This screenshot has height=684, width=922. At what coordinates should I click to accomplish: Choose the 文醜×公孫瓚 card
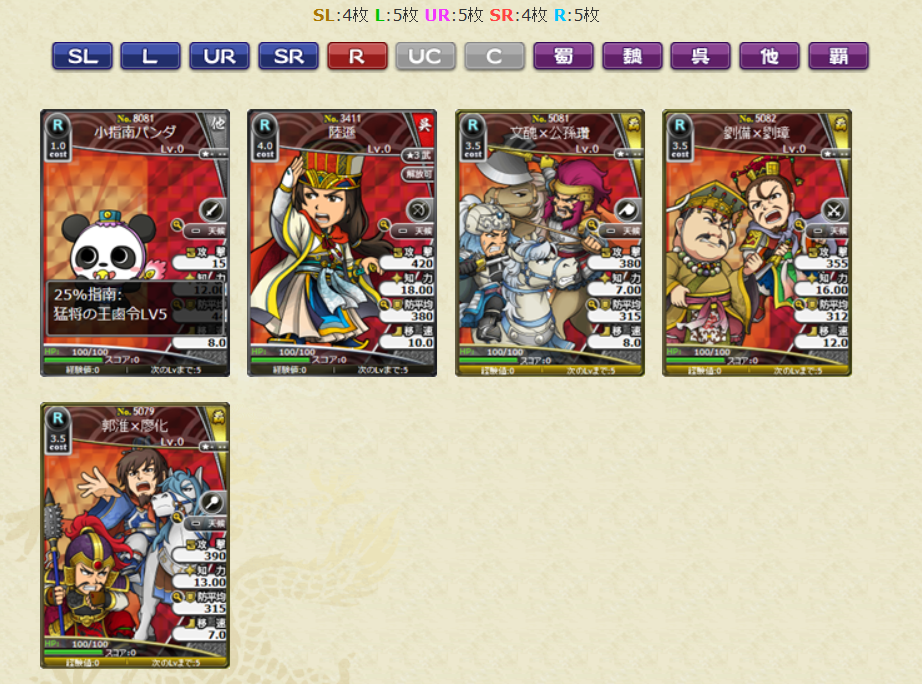(x=549, y=242)
